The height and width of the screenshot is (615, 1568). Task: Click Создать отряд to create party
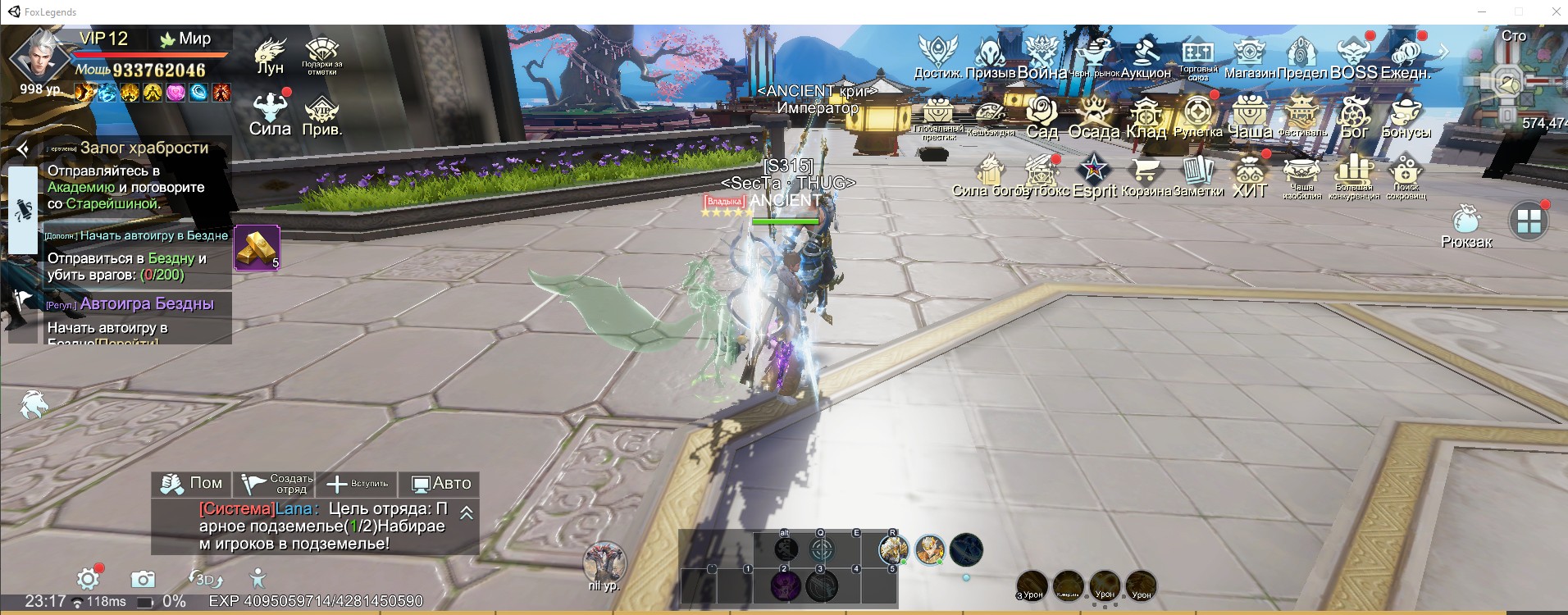click(279, 484)
